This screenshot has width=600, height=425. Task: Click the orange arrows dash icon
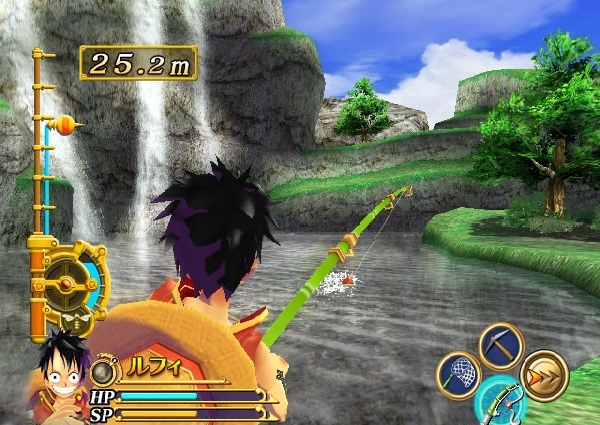(545, 375)
